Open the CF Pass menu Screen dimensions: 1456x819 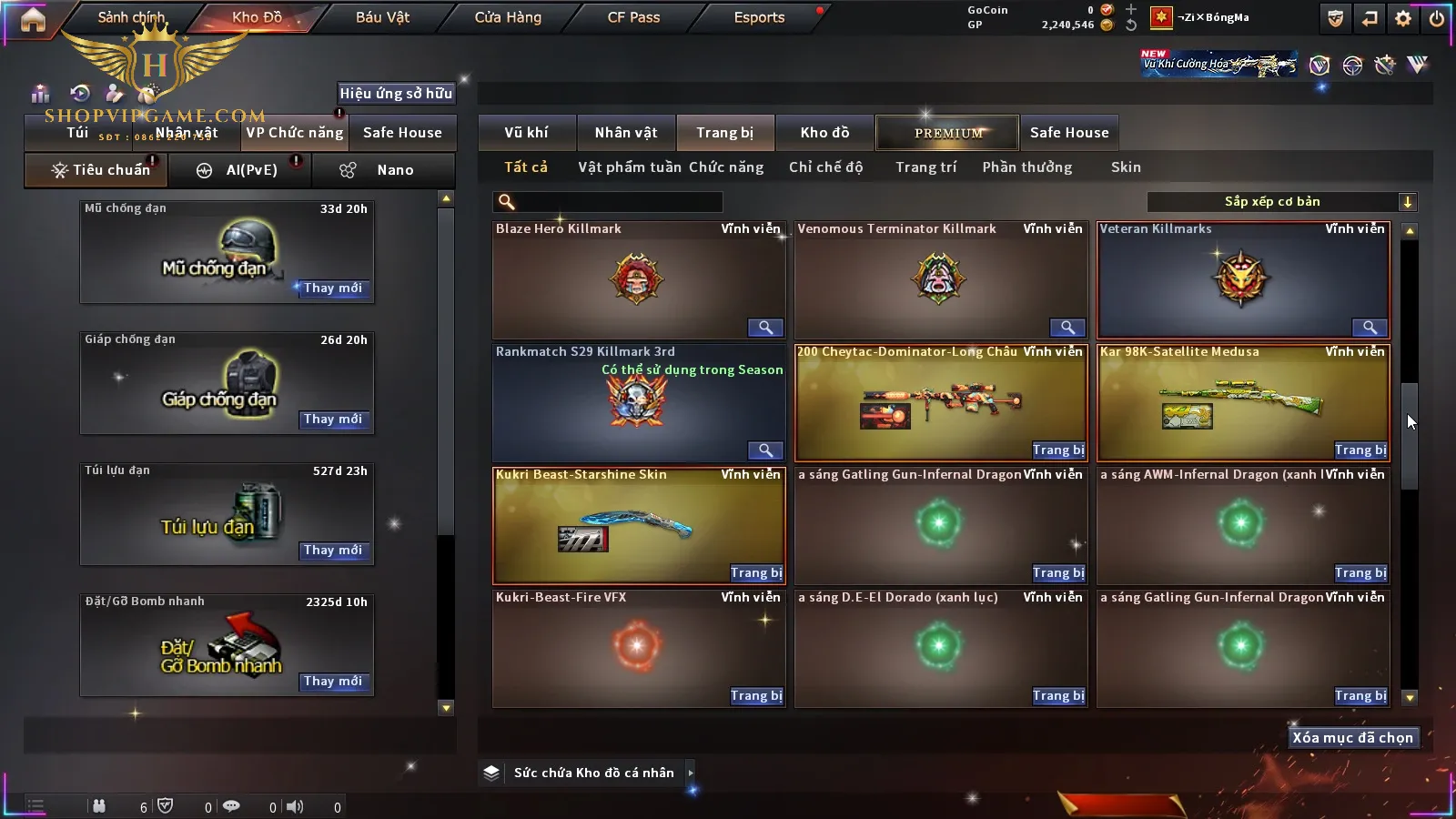(x=633, y=17)
